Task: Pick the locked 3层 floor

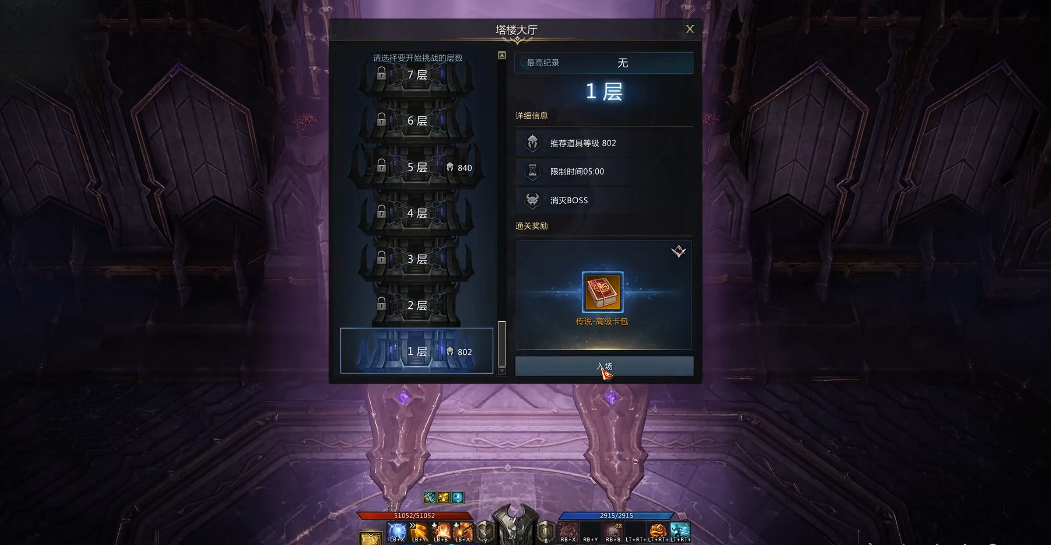Action: (417, 259)
